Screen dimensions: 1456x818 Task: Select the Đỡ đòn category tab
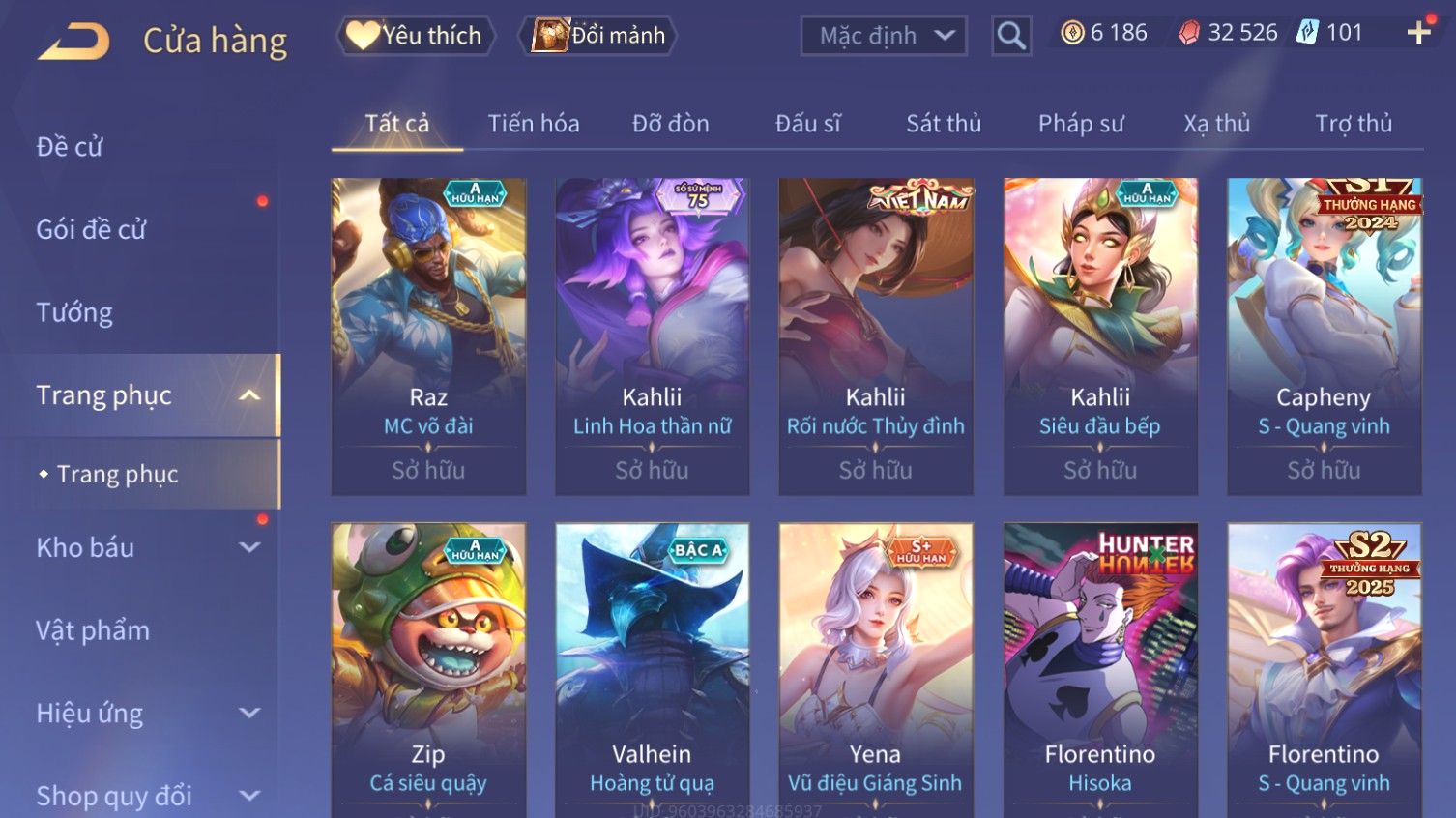pos(670,124)
